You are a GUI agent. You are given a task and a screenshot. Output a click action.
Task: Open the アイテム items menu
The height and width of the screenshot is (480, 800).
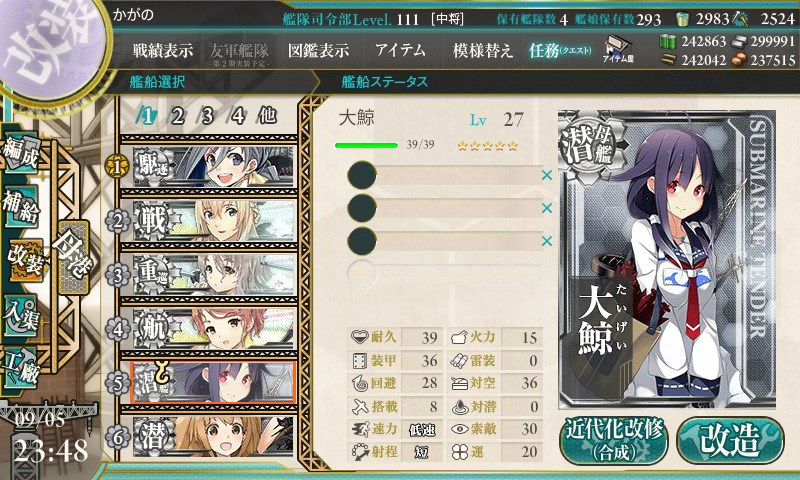[x=400, y=50]
